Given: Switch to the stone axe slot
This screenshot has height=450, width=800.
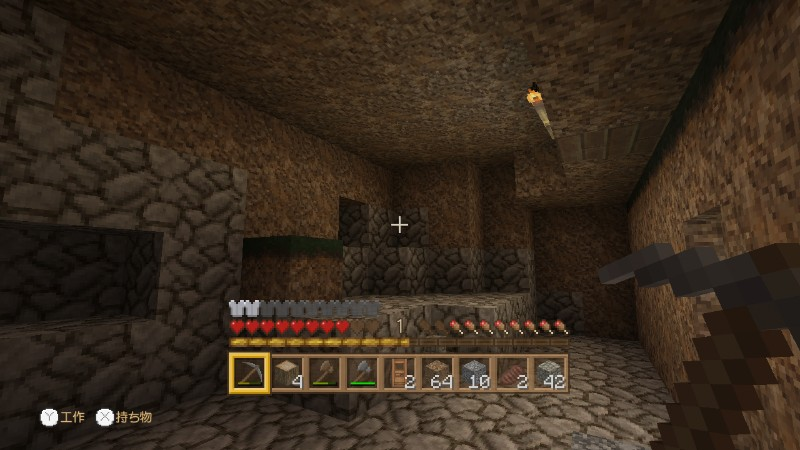Looking at the screenshot, I should [362, 373].
